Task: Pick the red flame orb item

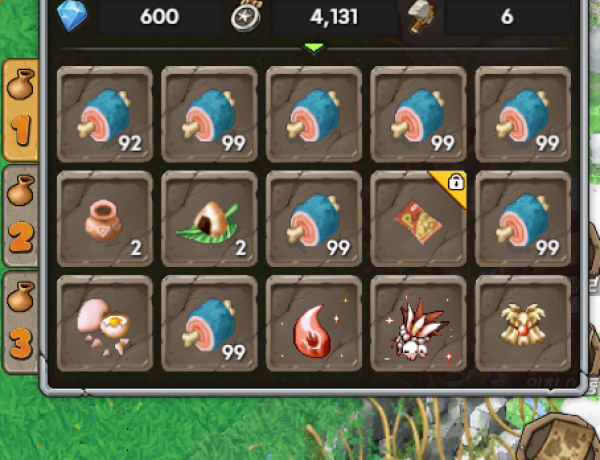Action: pyautogui.click(x=313, y=324)
